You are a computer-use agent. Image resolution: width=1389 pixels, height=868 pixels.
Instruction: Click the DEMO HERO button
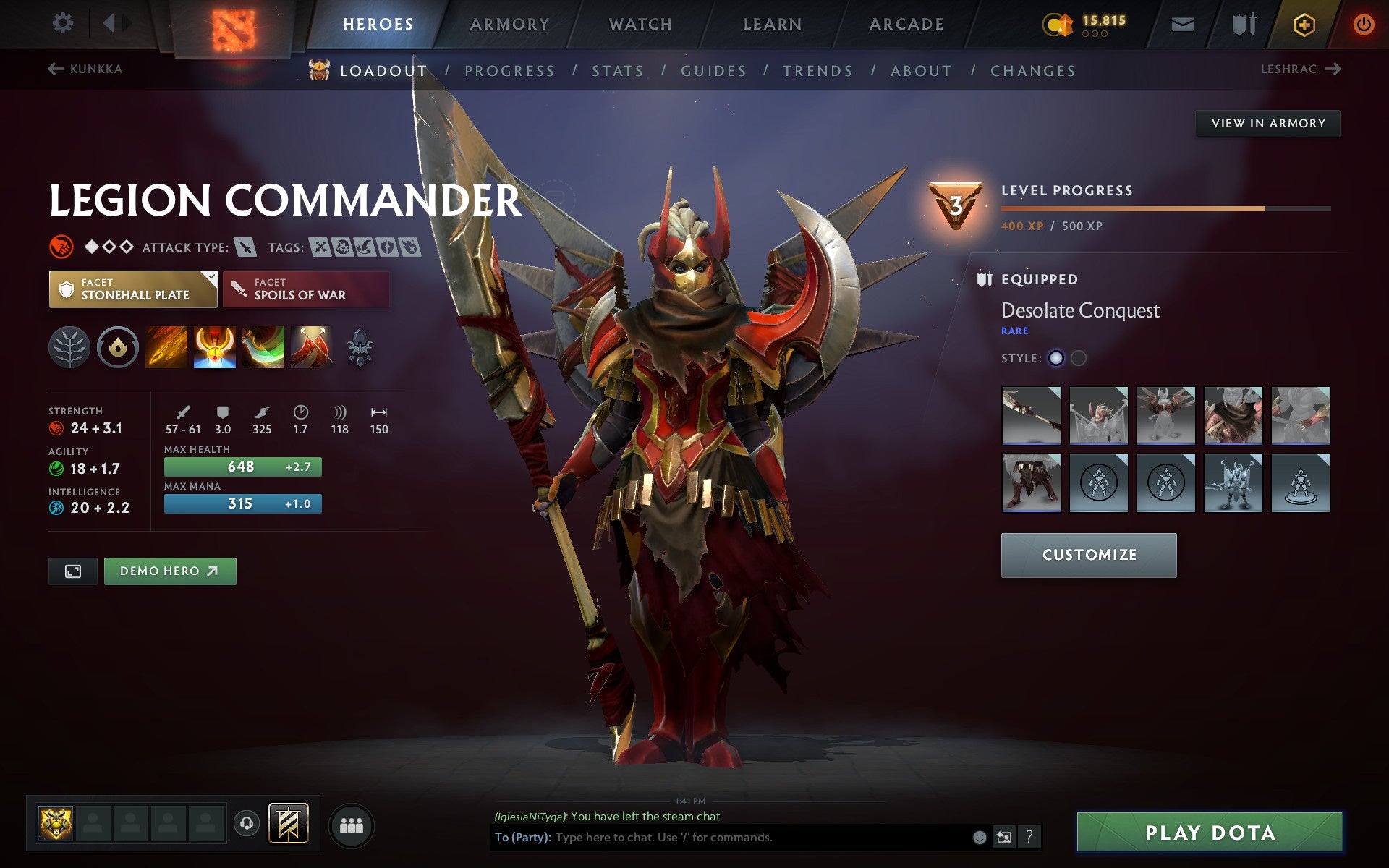coord(169,571)
